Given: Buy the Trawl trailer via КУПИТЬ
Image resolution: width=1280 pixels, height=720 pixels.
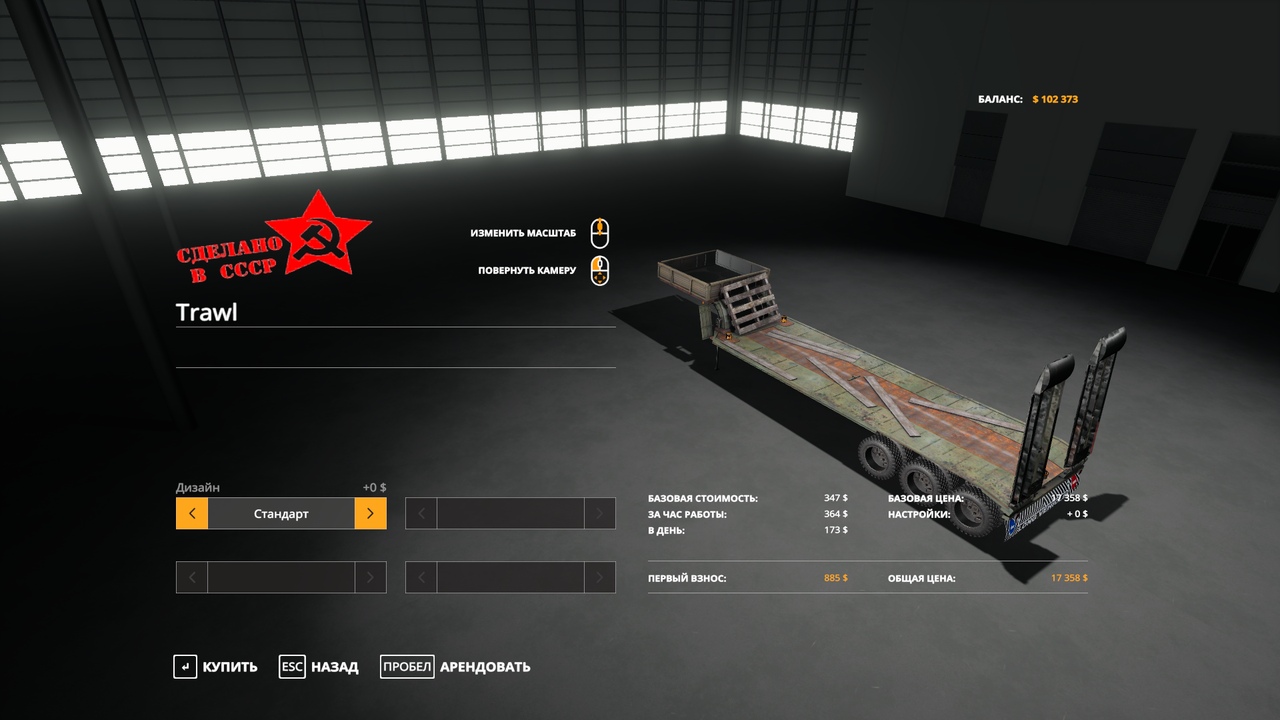Looking at the screenshot, I should click(216, 667).
